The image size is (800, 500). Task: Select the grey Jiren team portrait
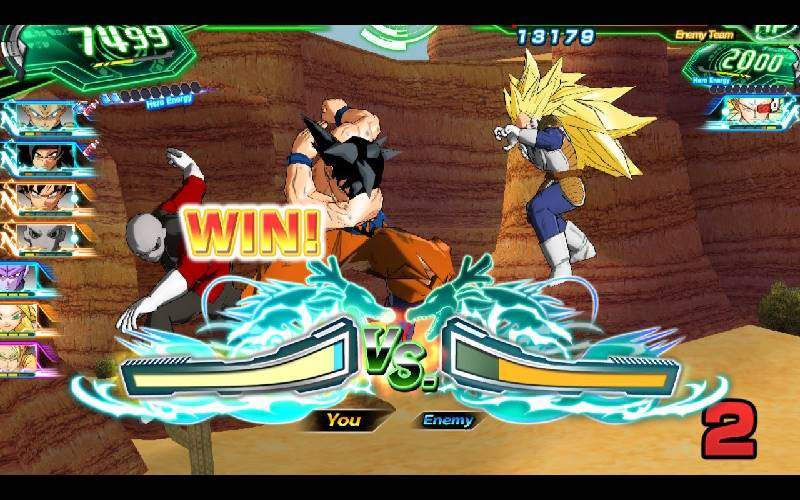tap(43, 238)
